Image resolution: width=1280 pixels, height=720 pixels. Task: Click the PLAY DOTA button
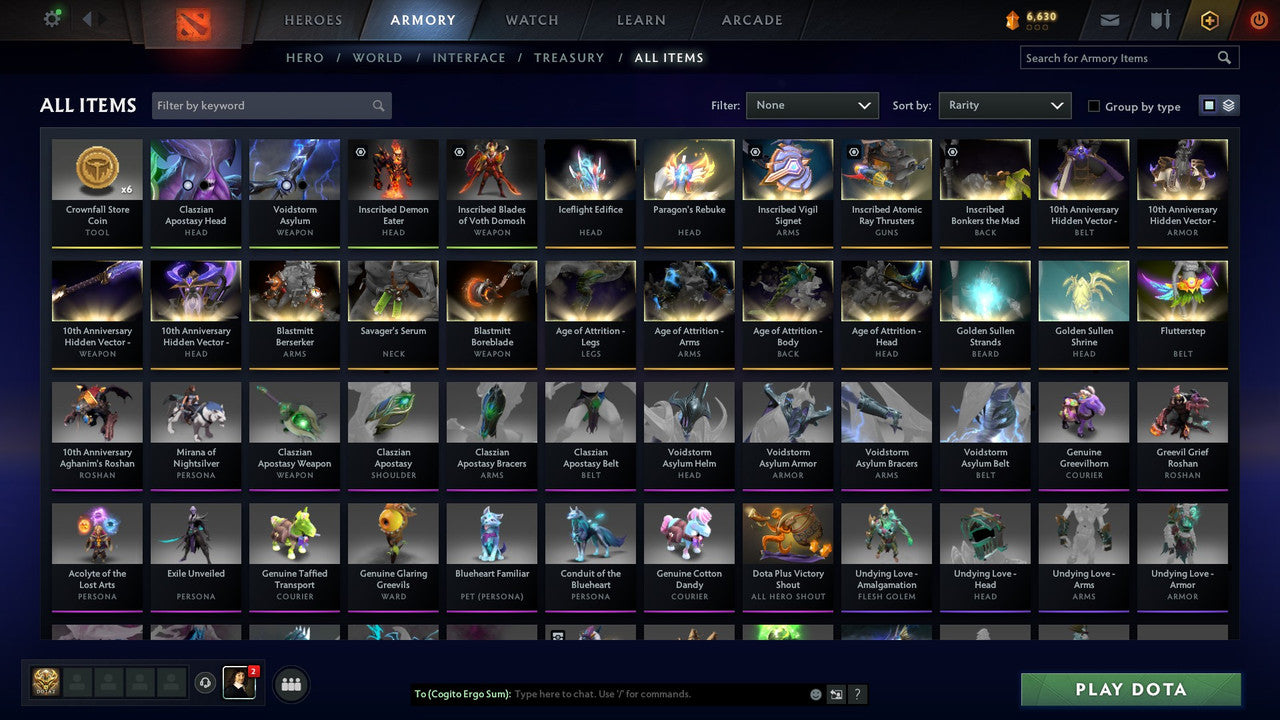coord(1130,689)
